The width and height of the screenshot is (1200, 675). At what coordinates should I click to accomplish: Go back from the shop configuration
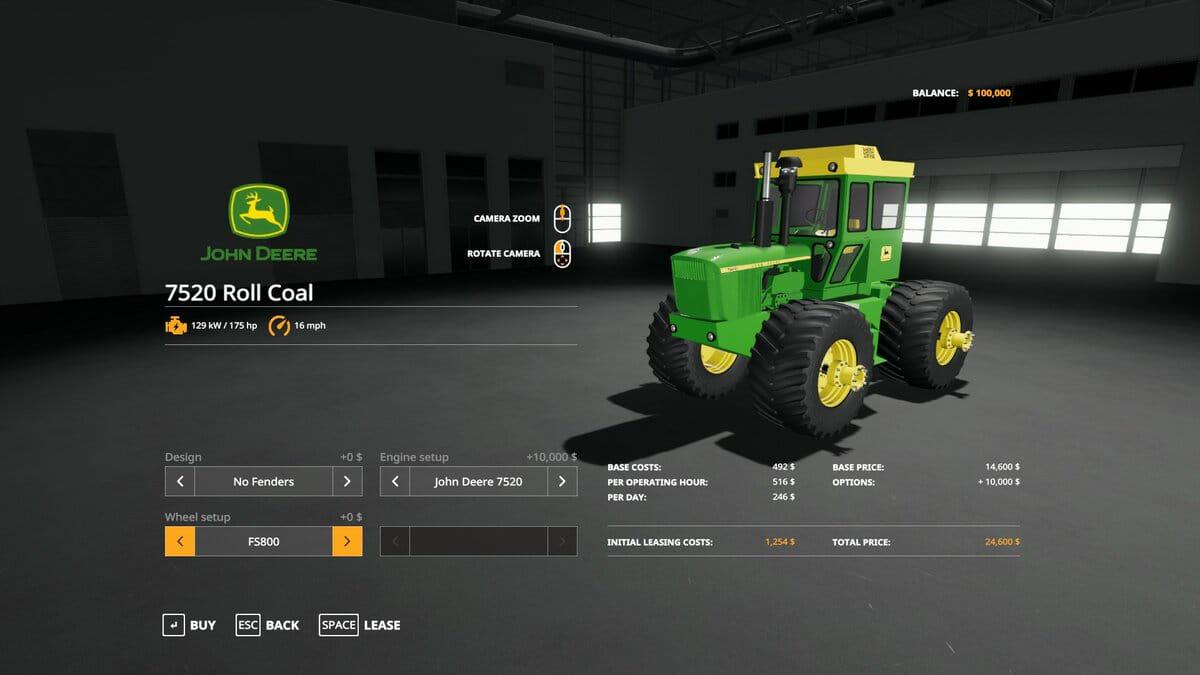[267, 625]
